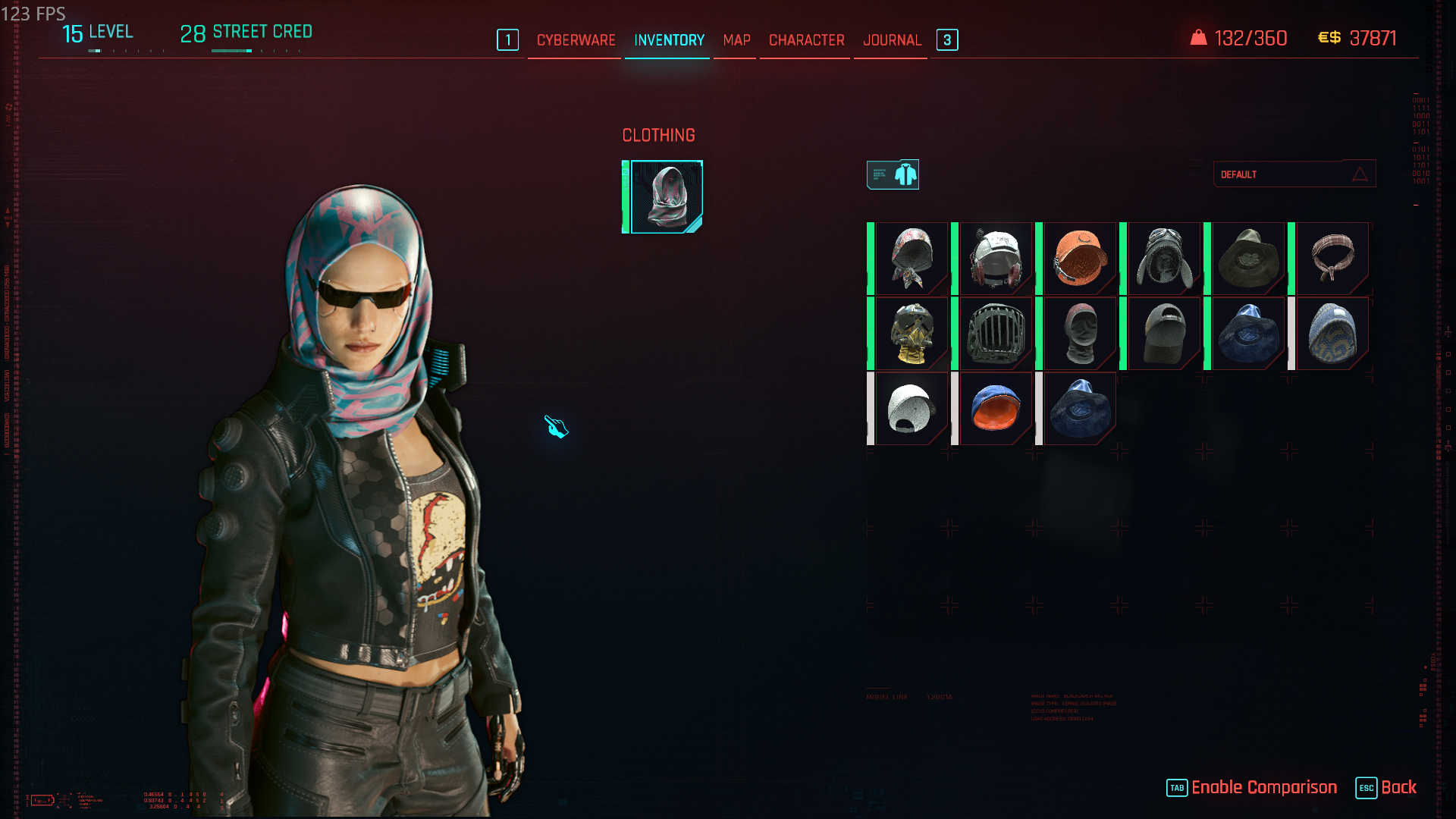Image resolution: width=1456 pixels, height=819 pixels.
Task: Select the dark balaclava item
Action: point(1079,334)
